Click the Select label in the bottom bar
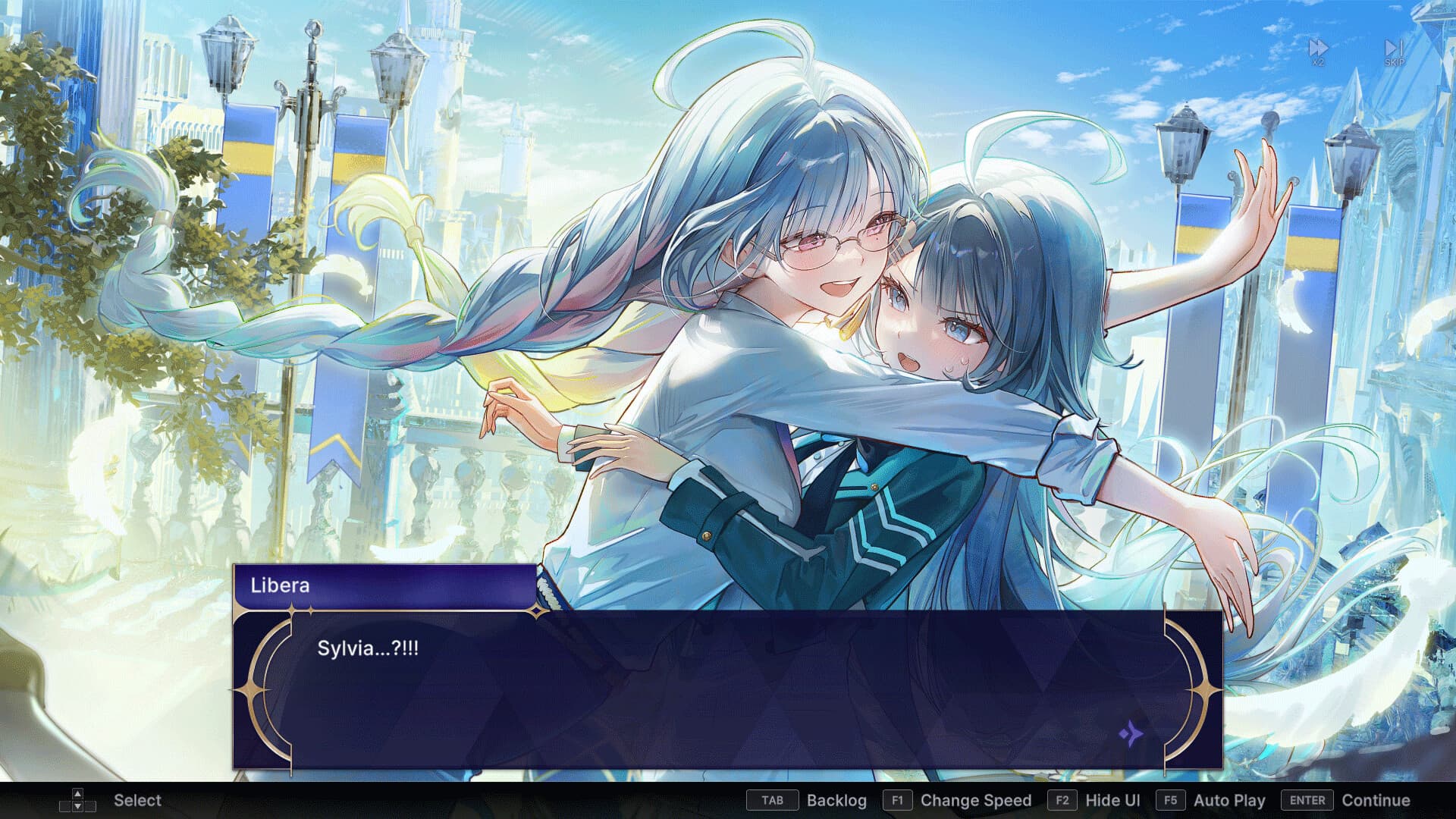This screenshot has height=819, width=1456. pos(137,800)
